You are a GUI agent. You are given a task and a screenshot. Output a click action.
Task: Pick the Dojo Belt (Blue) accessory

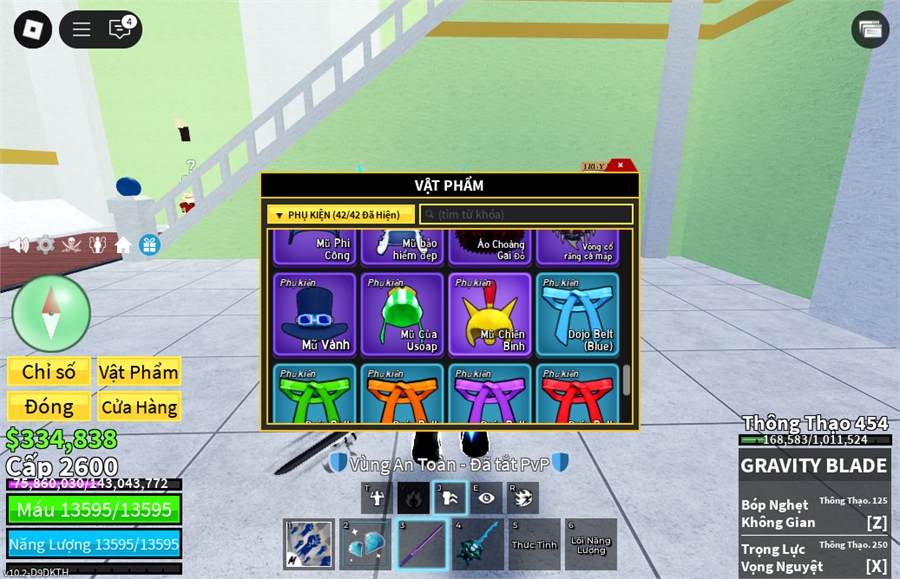(576, 314)
